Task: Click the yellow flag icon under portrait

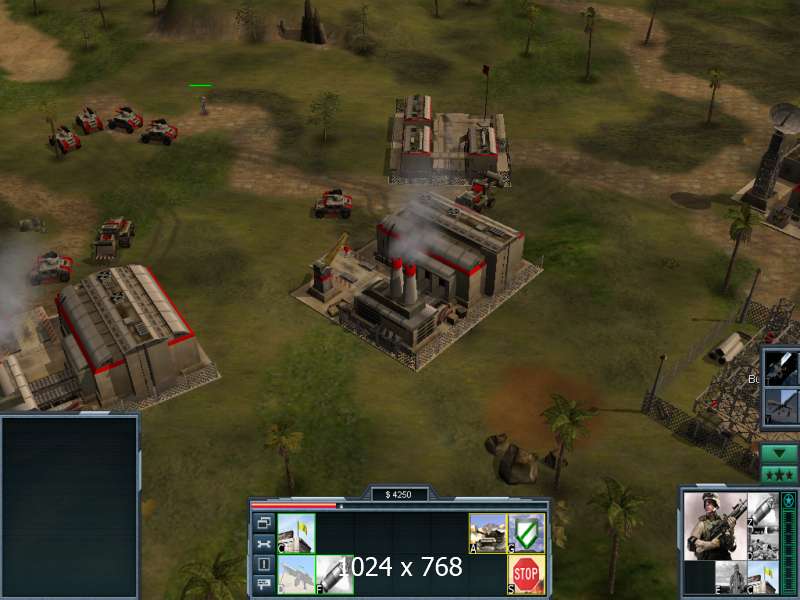Action: click(x=763, y=577)
